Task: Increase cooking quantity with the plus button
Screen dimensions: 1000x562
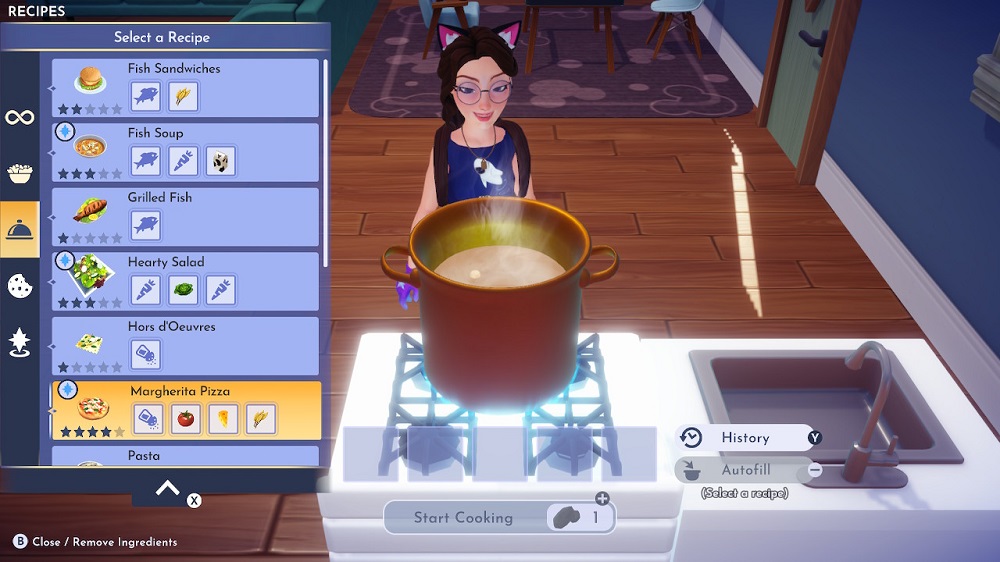Action: (x=602, y=499)
